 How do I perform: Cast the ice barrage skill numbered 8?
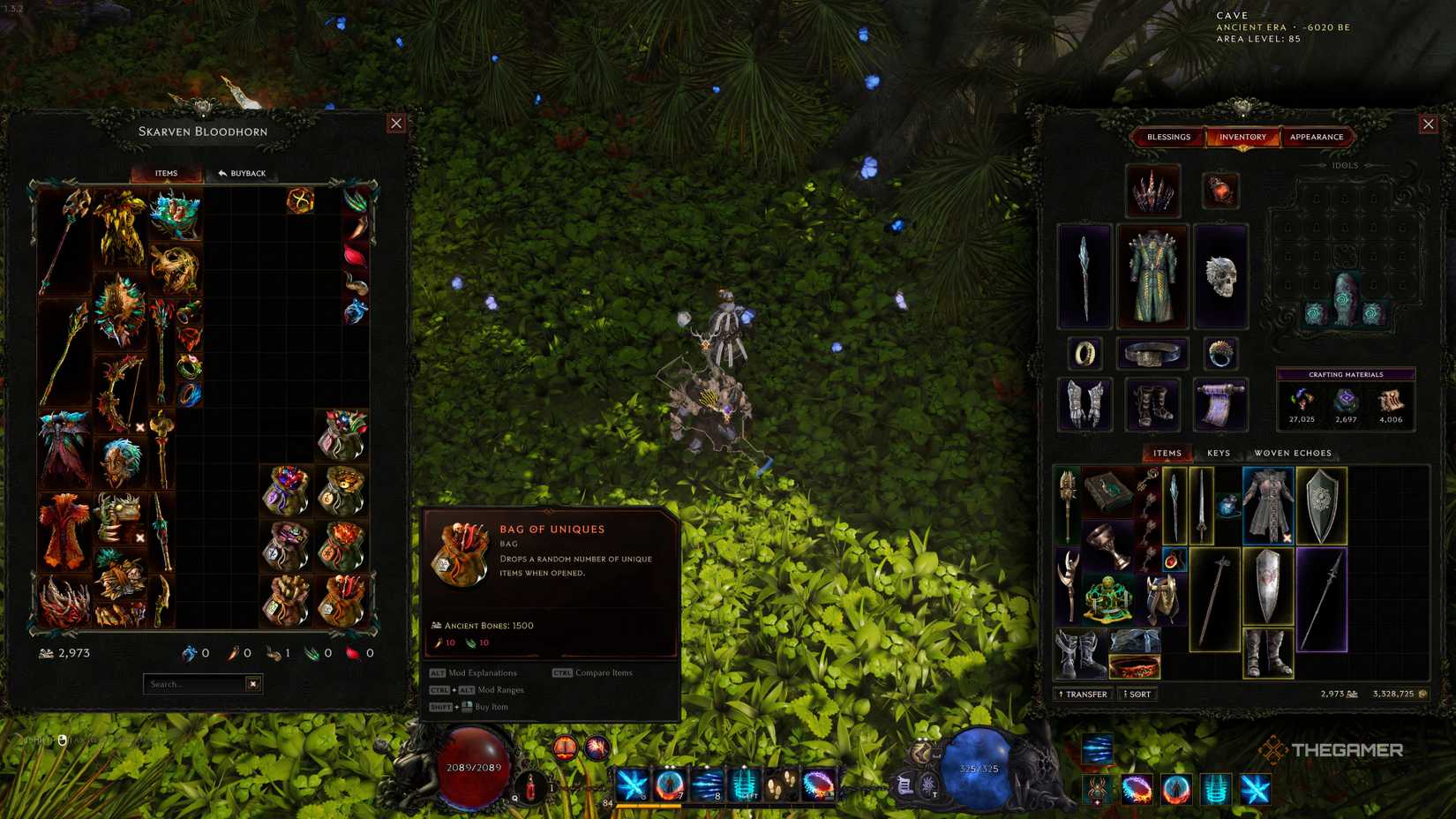(706, 785)
